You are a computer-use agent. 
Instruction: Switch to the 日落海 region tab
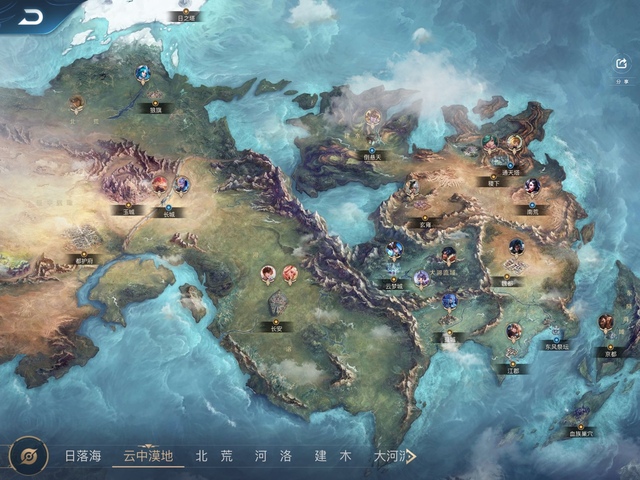click(x=82, y=456)
